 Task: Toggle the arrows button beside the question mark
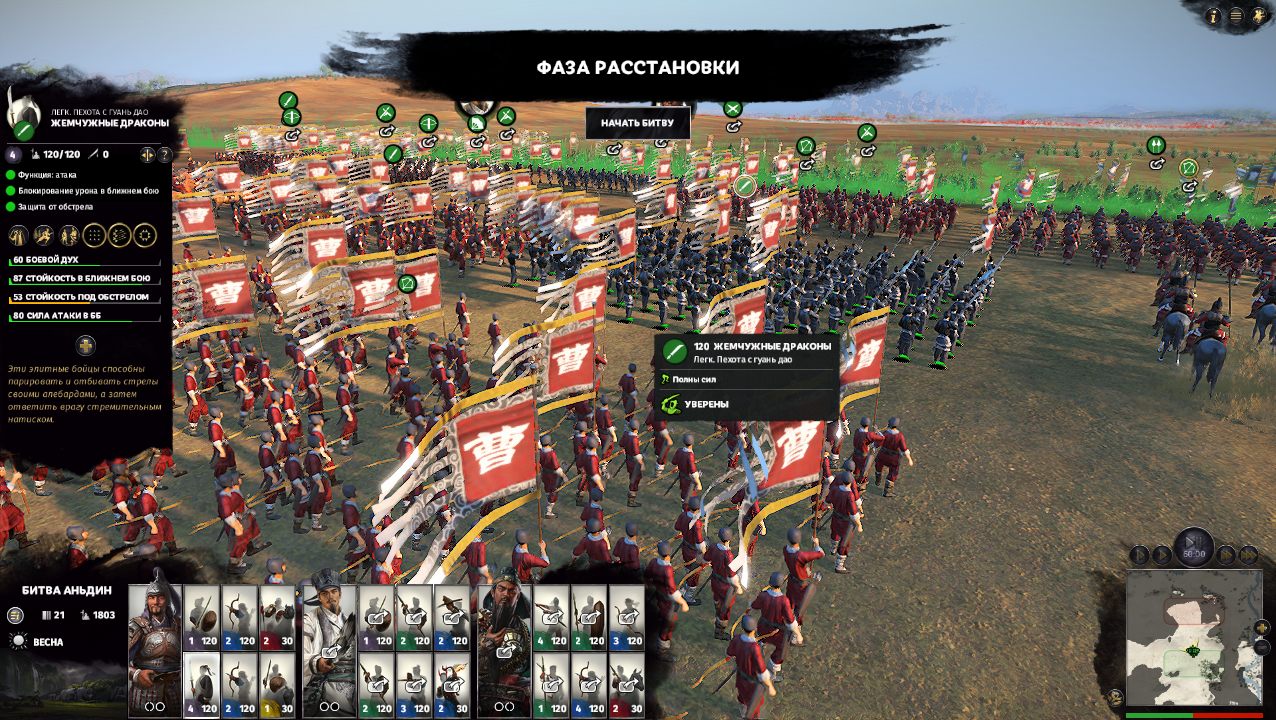pos(147,155)
